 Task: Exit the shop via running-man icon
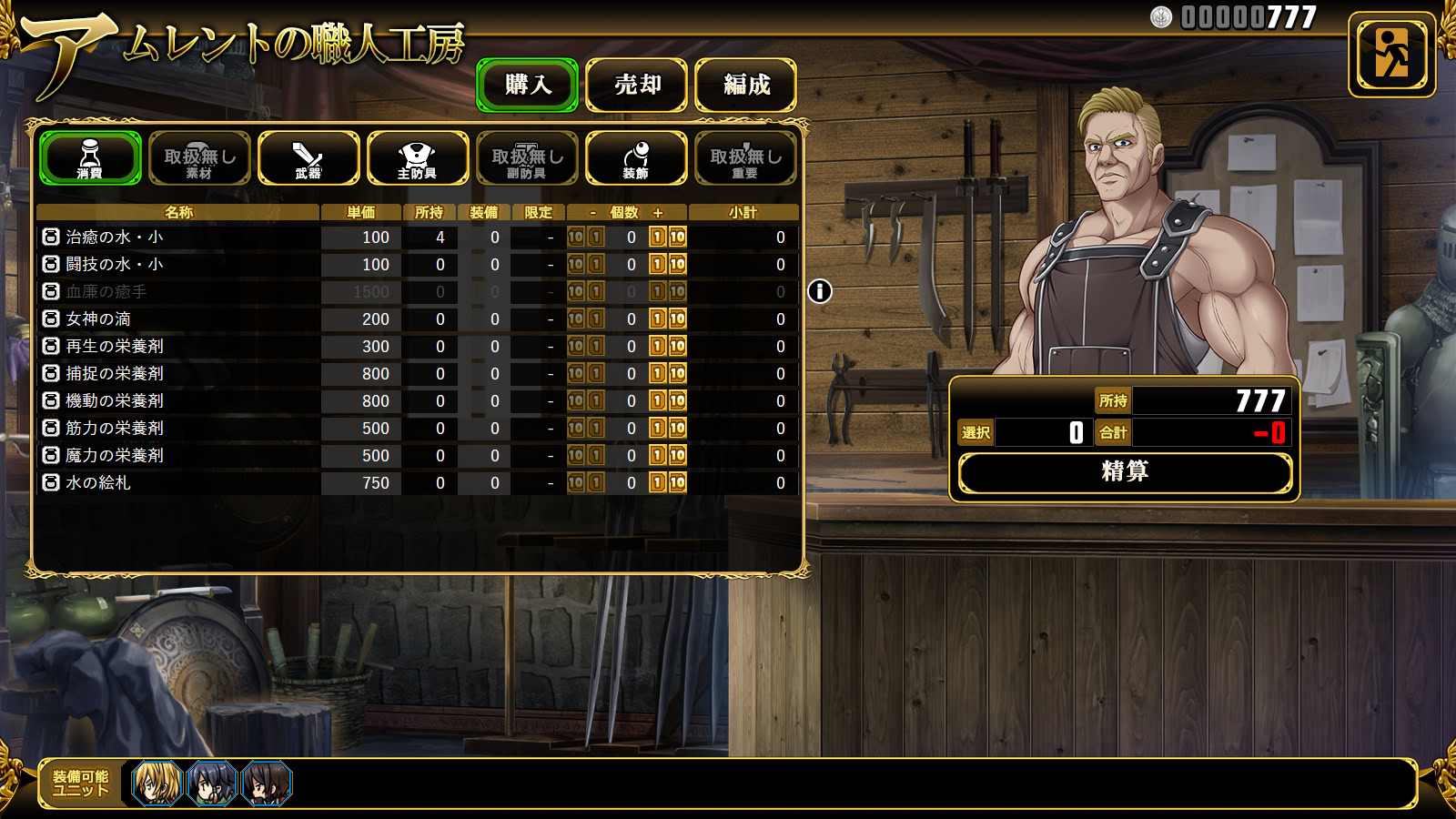[x=1391, y=55]
